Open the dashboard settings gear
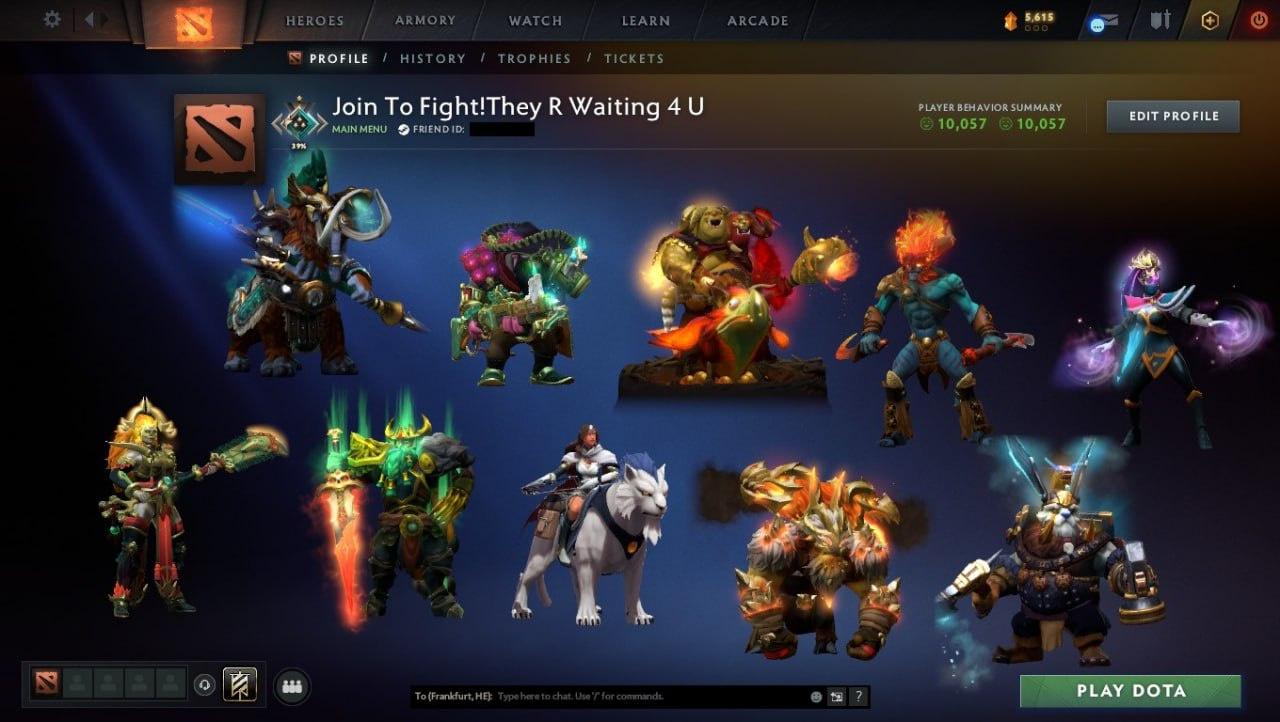Screen dimensions: 1280x722 pyautogui.click(x=52, y=18)
